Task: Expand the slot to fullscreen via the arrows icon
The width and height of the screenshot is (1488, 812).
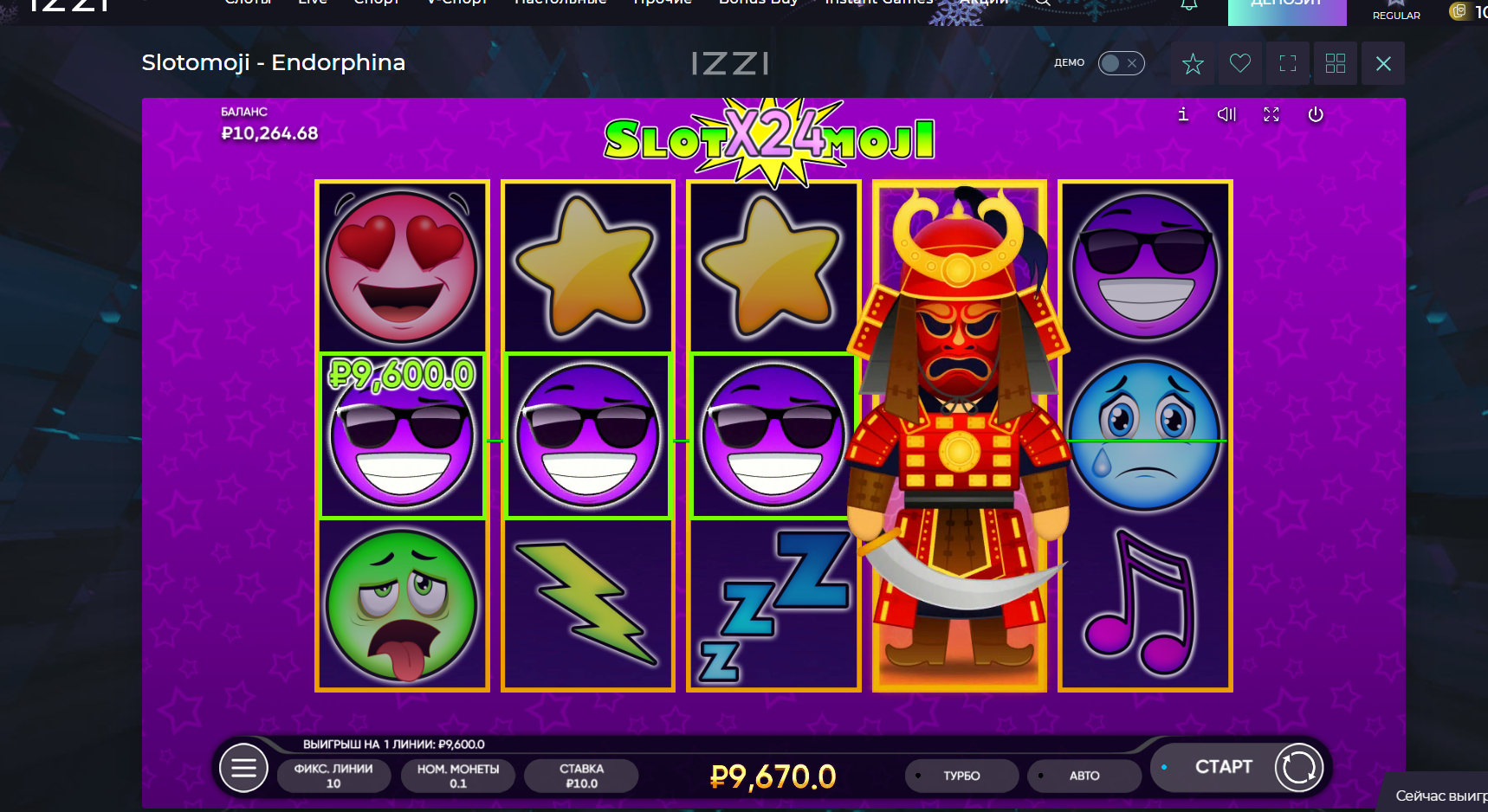Action: click(1271, 114)
